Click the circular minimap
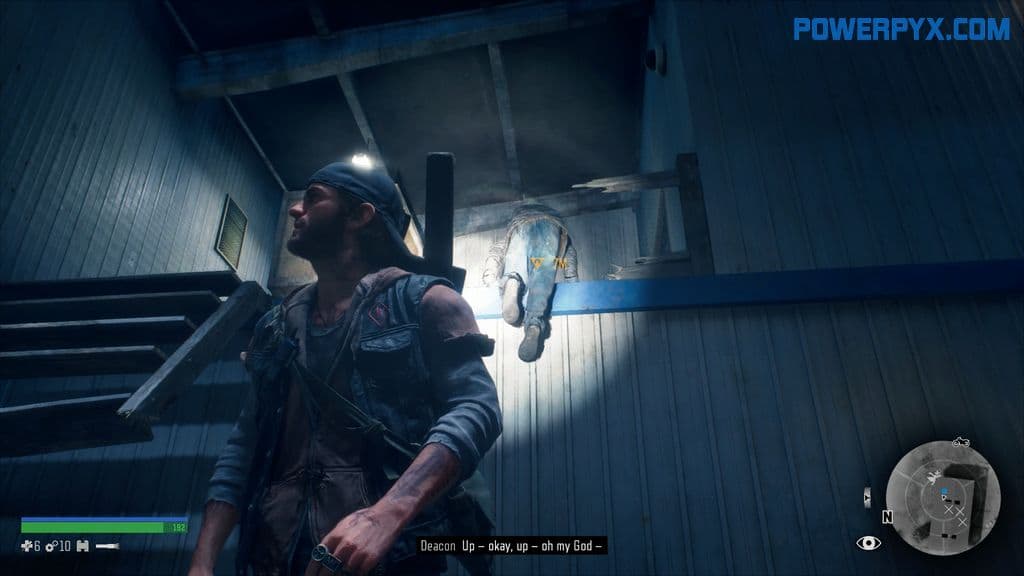 [942, 496]
